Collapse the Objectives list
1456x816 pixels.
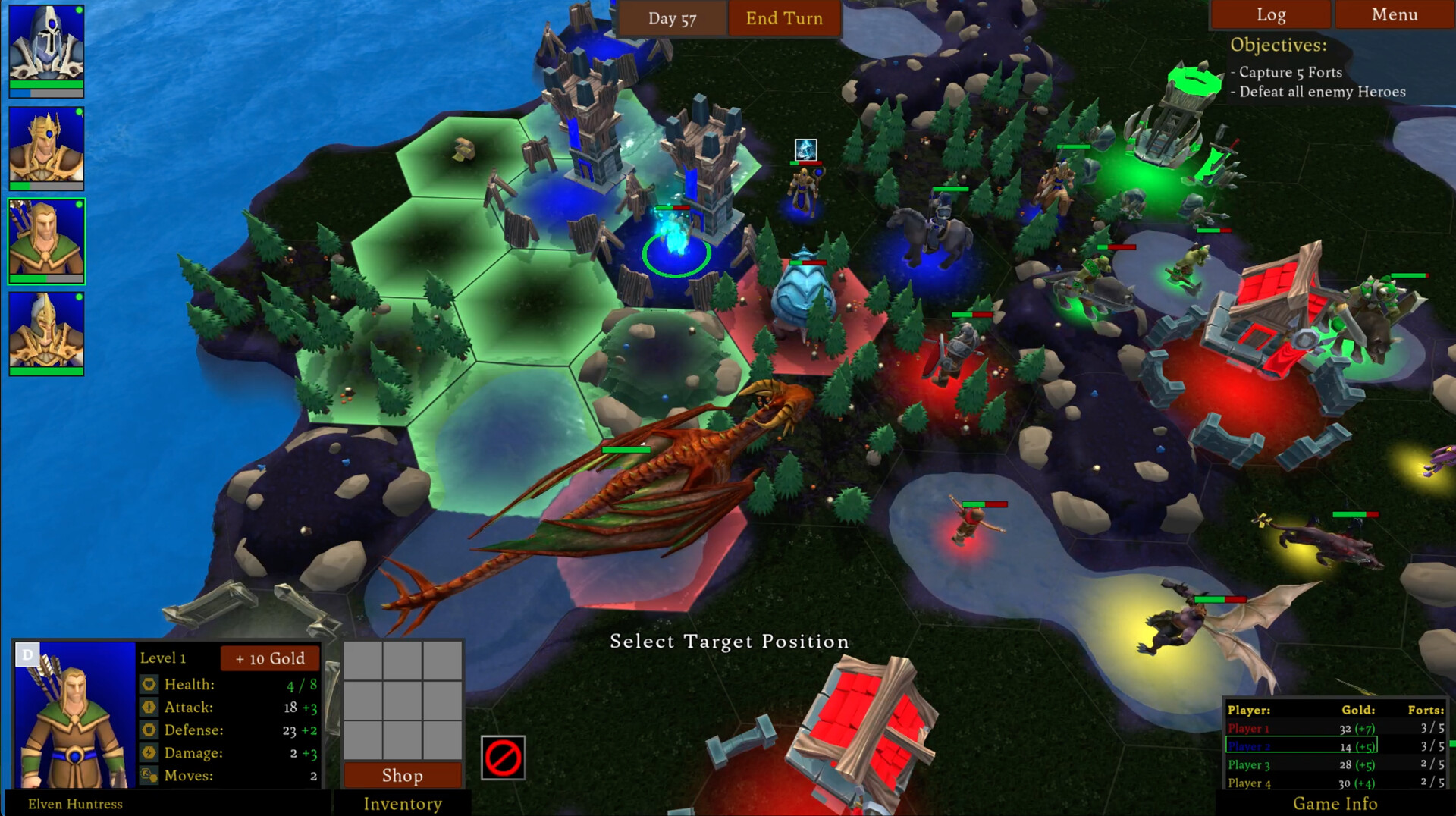click(1278, 44)
